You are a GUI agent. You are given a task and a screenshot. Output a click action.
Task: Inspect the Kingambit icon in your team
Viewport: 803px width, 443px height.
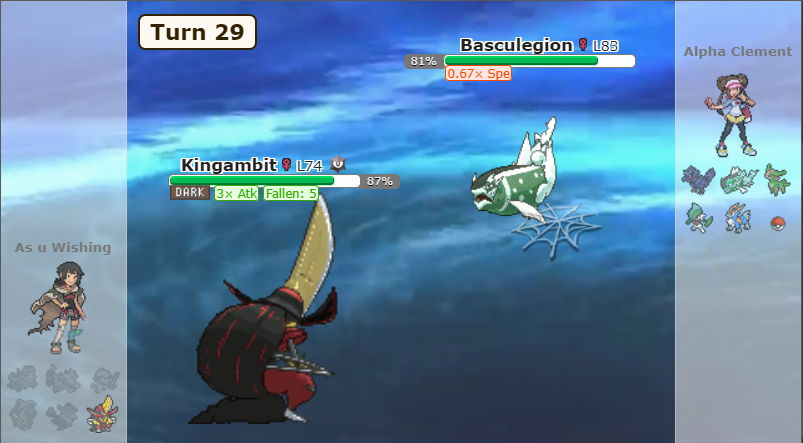coord(101,414)
